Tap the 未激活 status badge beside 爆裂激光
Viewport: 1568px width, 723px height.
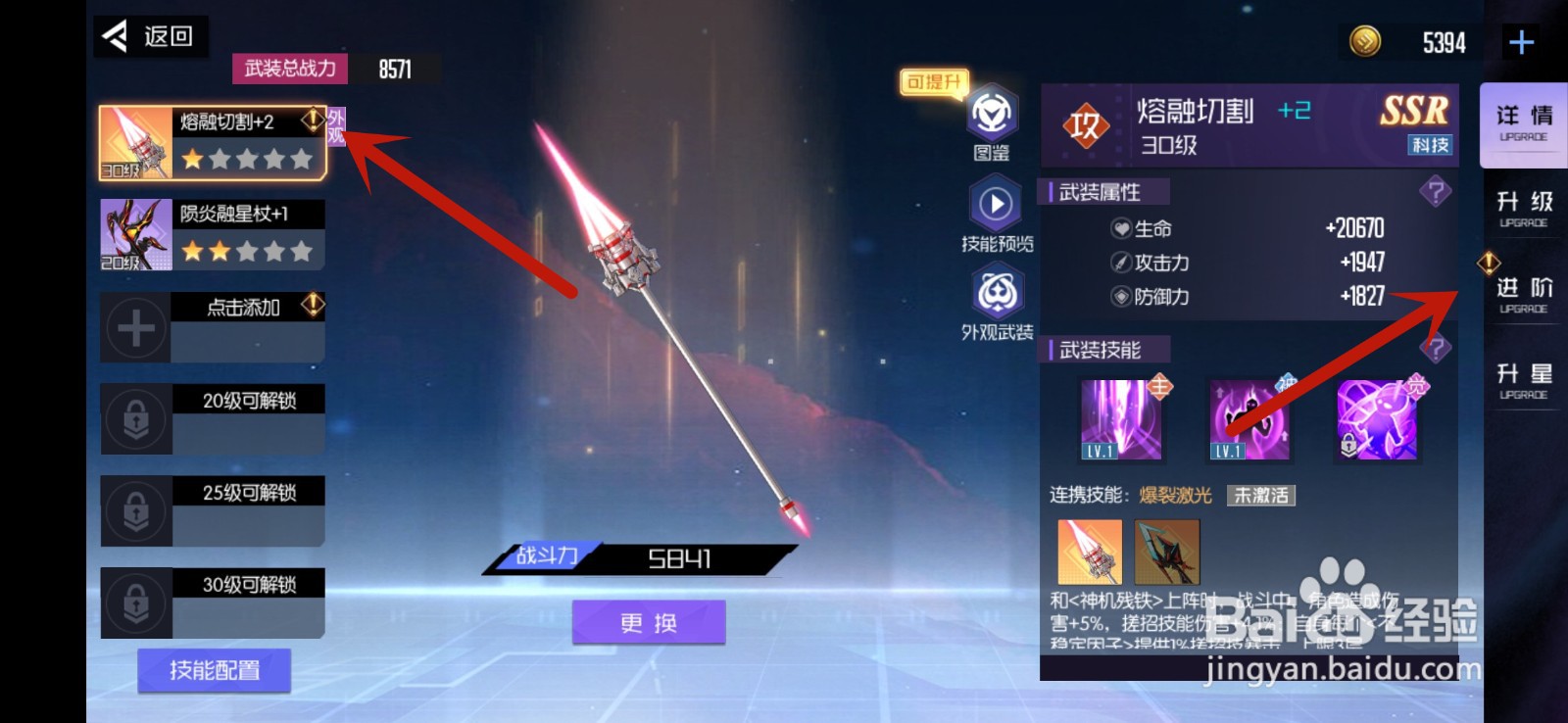click(x=1259, y=496)
